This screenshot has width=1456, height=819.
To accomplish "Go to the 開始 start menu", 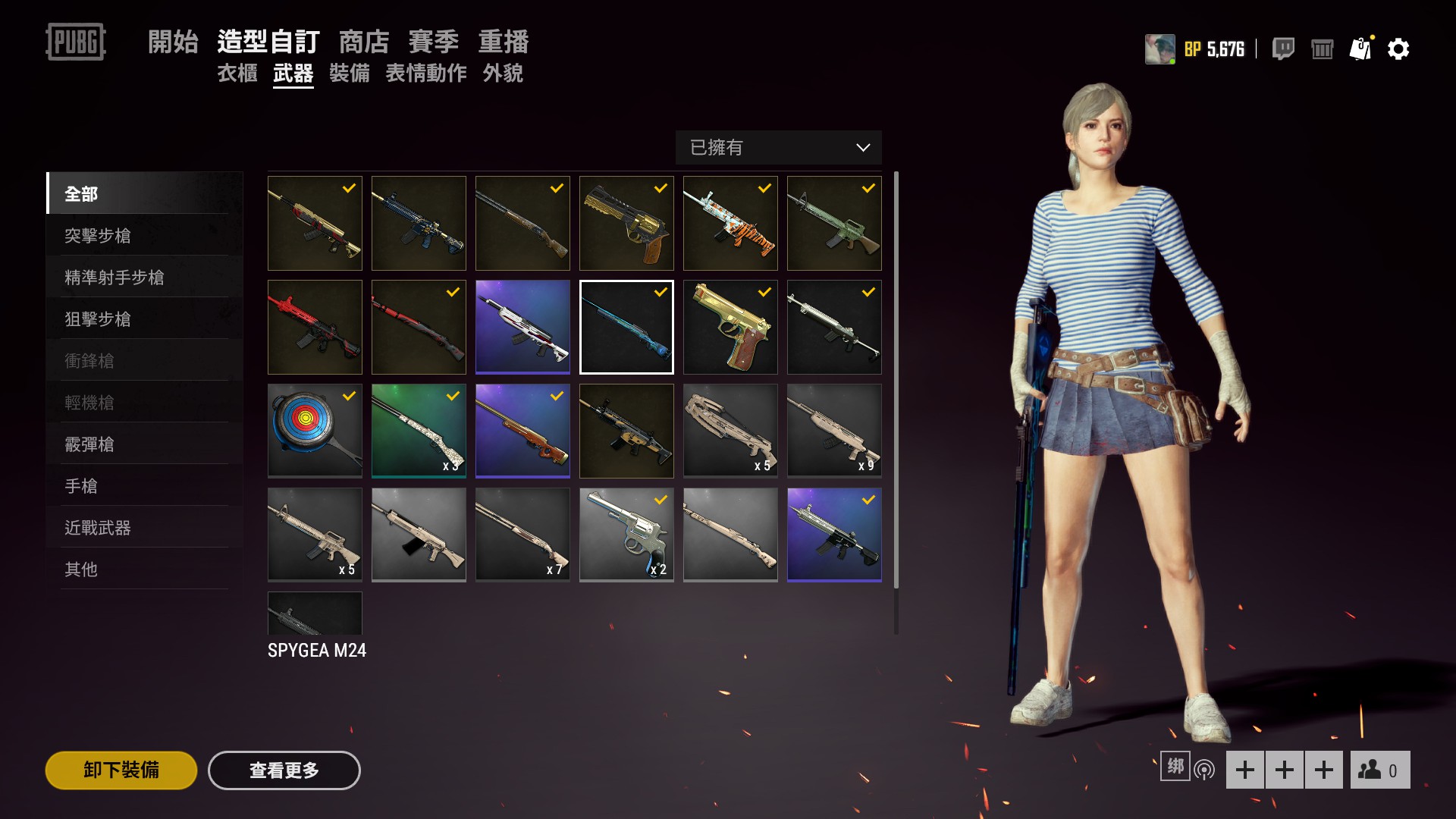I will [x=173, y=42].
